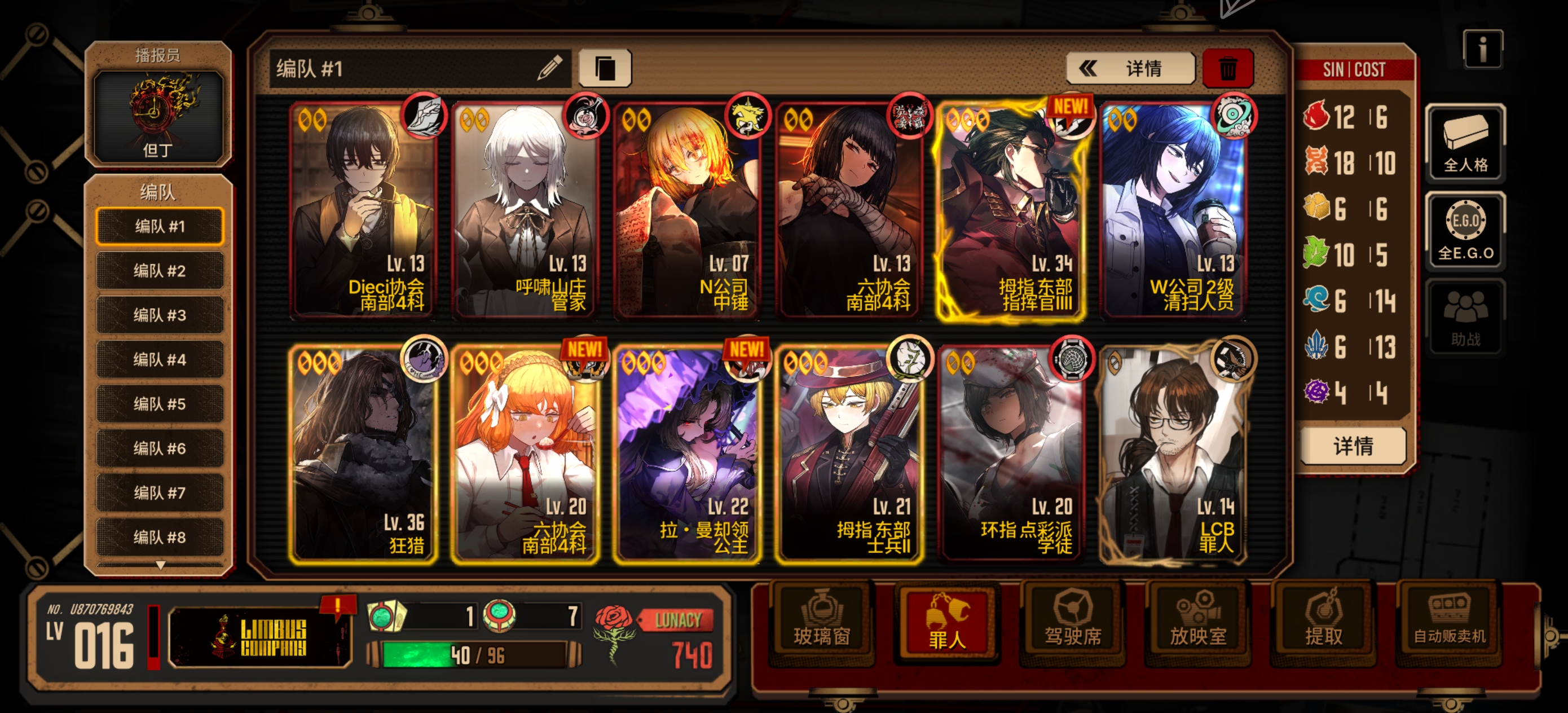Switch to 编队 #2
This screenshot has width=1568, height=713.
click(160, 270)
